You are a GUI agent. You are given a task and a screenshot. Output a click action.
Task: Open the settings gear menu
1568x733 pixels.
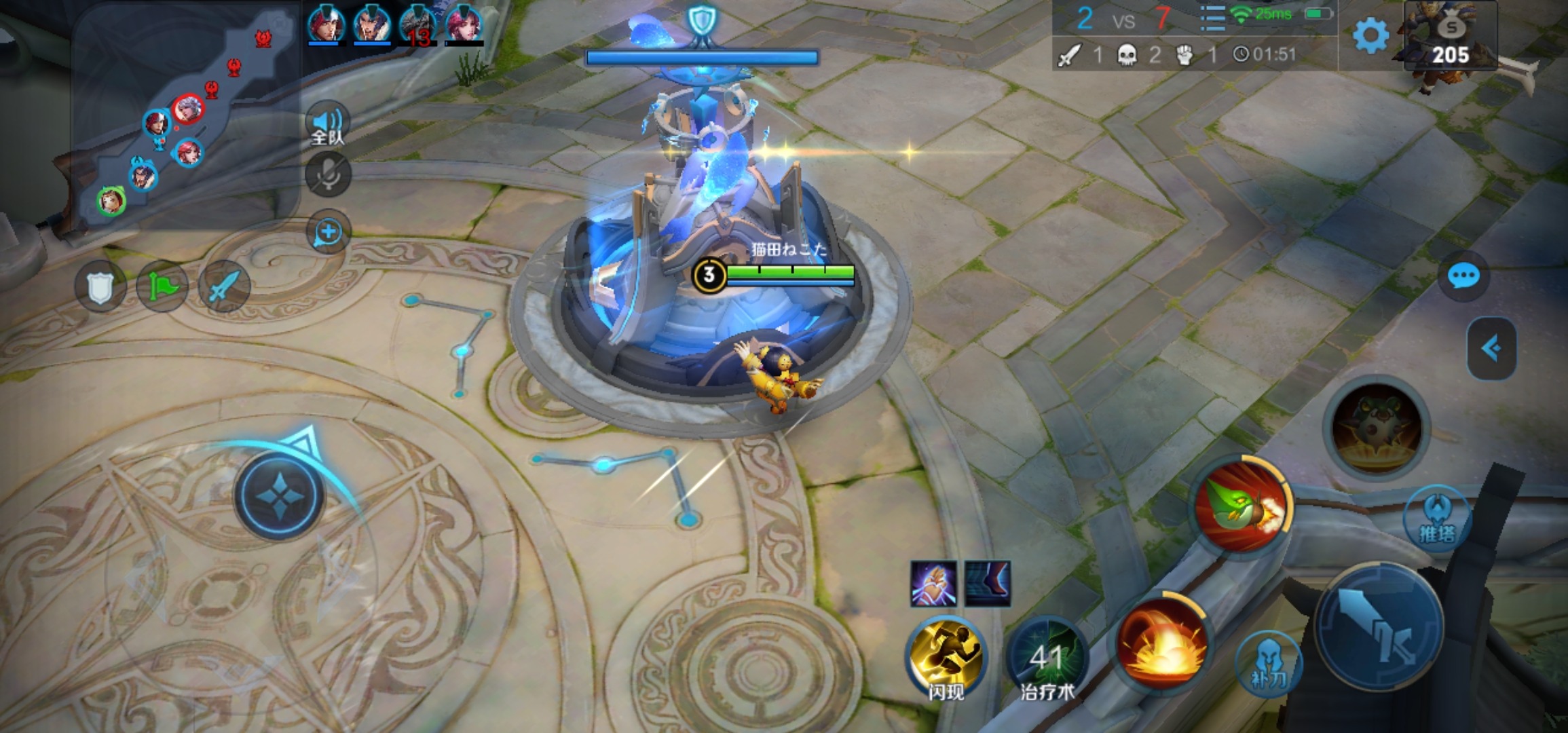coord(1370,35)
